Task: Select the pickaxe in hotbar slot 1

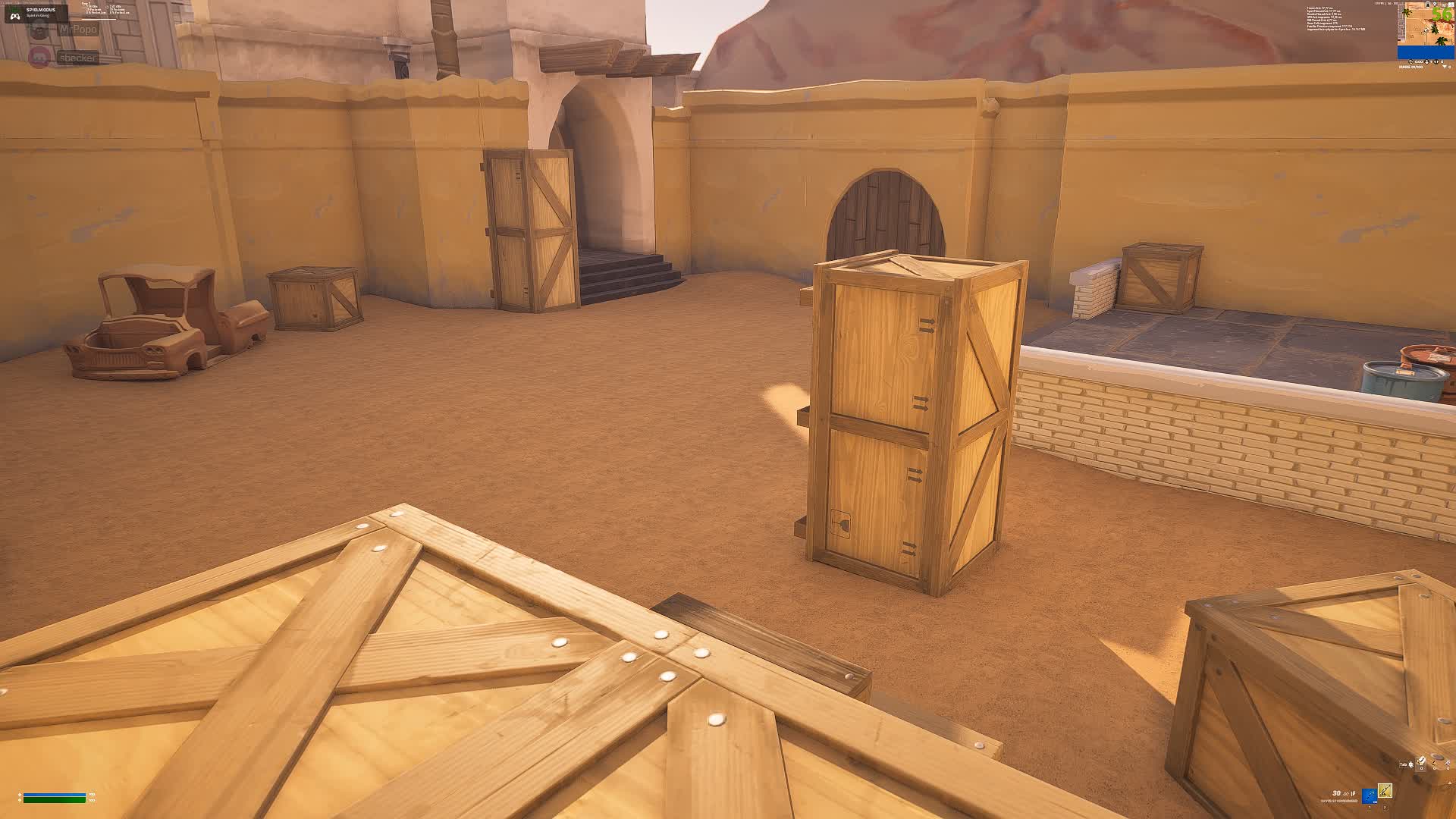Action: pos(1369,796)
